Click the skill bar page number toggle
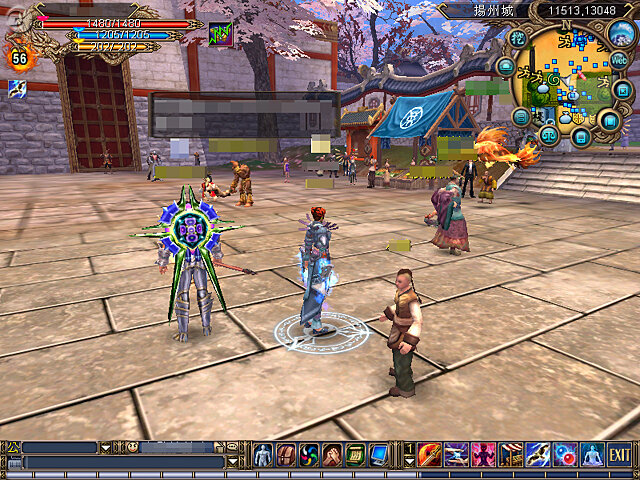Viewport: 640px width, 480px height. [408, 454]
